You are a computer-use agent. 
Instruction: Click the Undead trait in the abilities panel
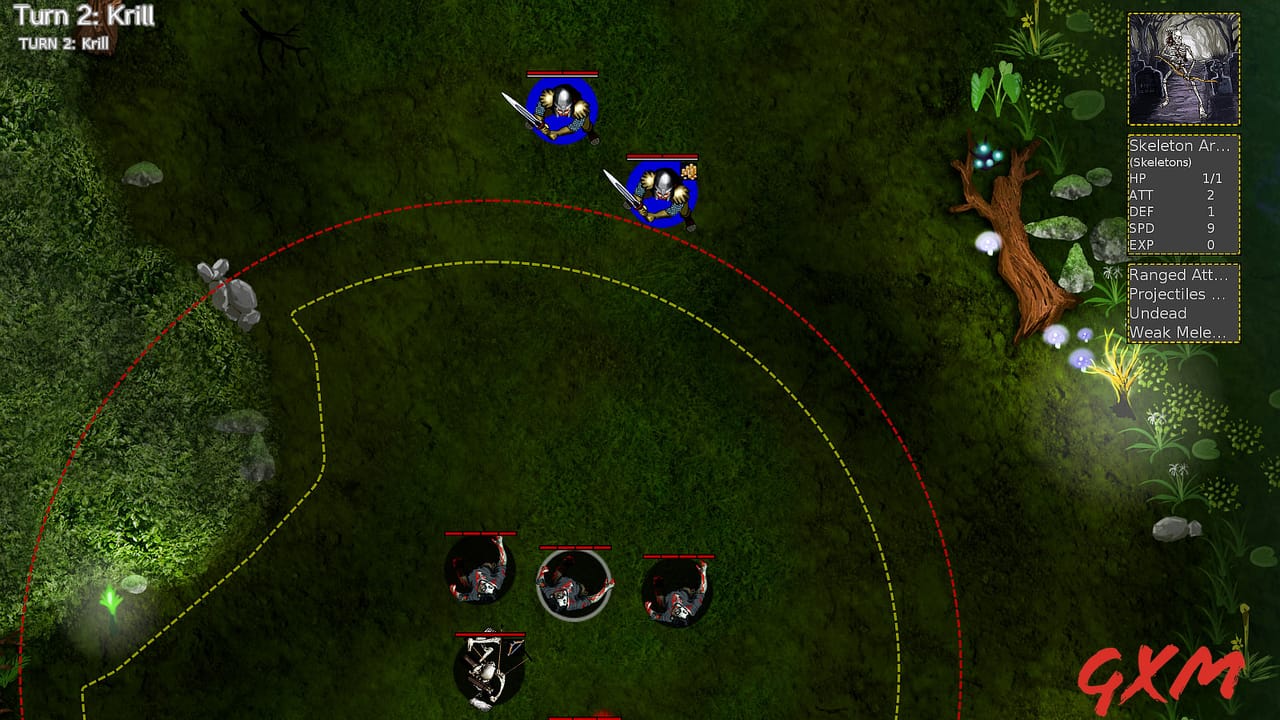pos(1157,313)
